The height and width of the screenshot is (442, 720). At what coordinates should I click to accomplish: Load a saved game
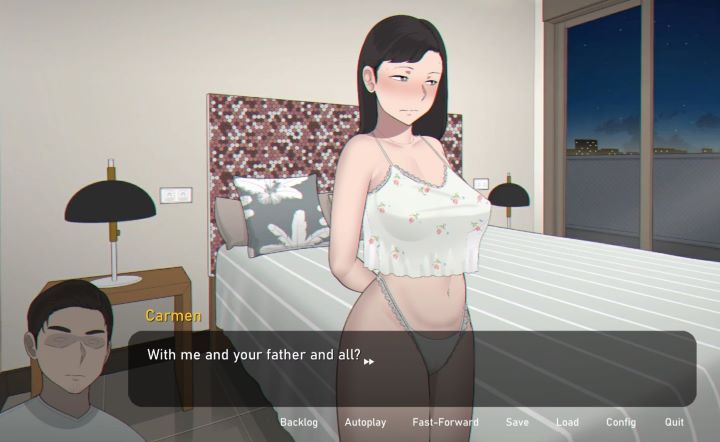567,422
